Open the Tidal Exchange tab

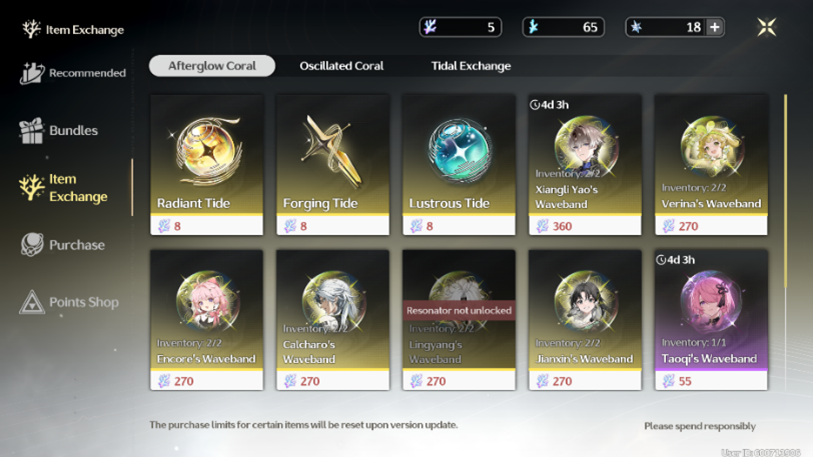point(470,66)
